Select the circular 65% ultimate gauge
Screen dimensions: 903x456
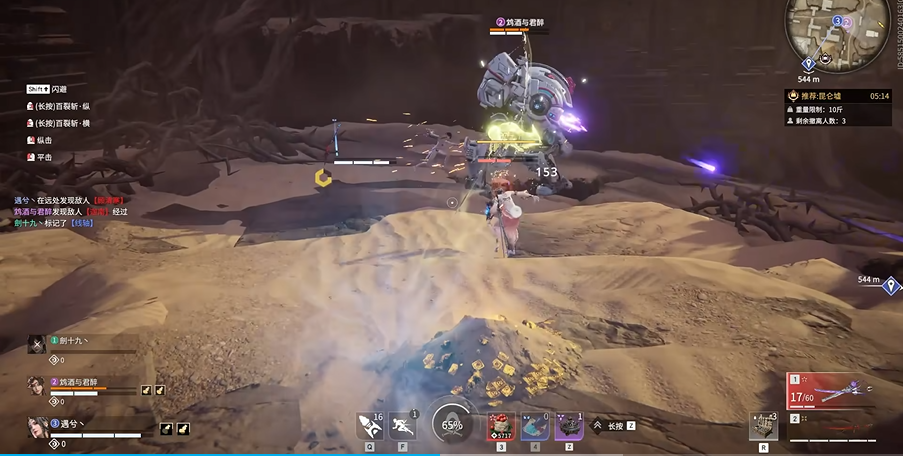point(452,425)
